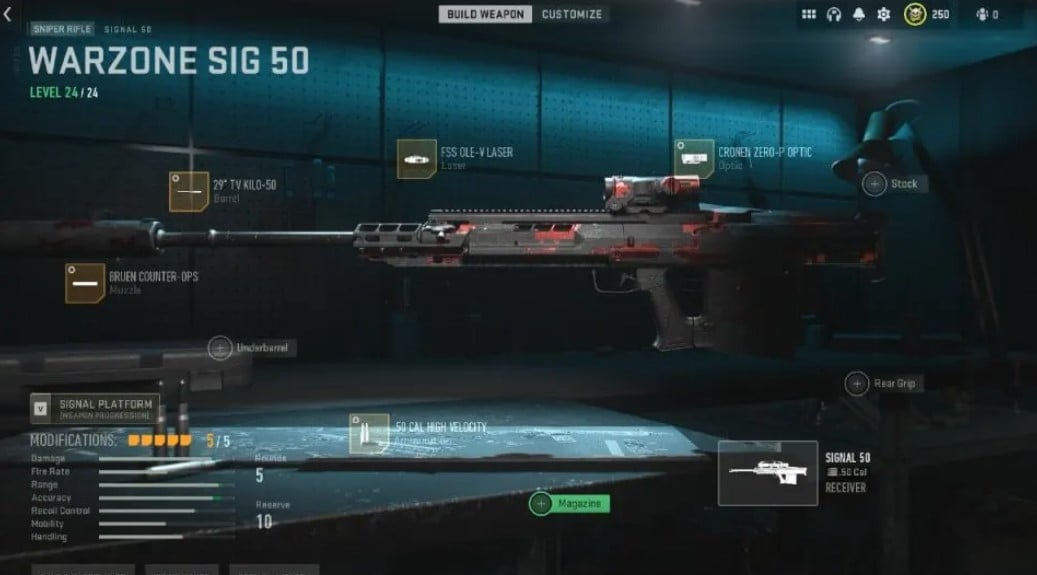Open the settings gear icon
The width and height of the screenshot is (1037, 575).
click(x=883, y=15)
